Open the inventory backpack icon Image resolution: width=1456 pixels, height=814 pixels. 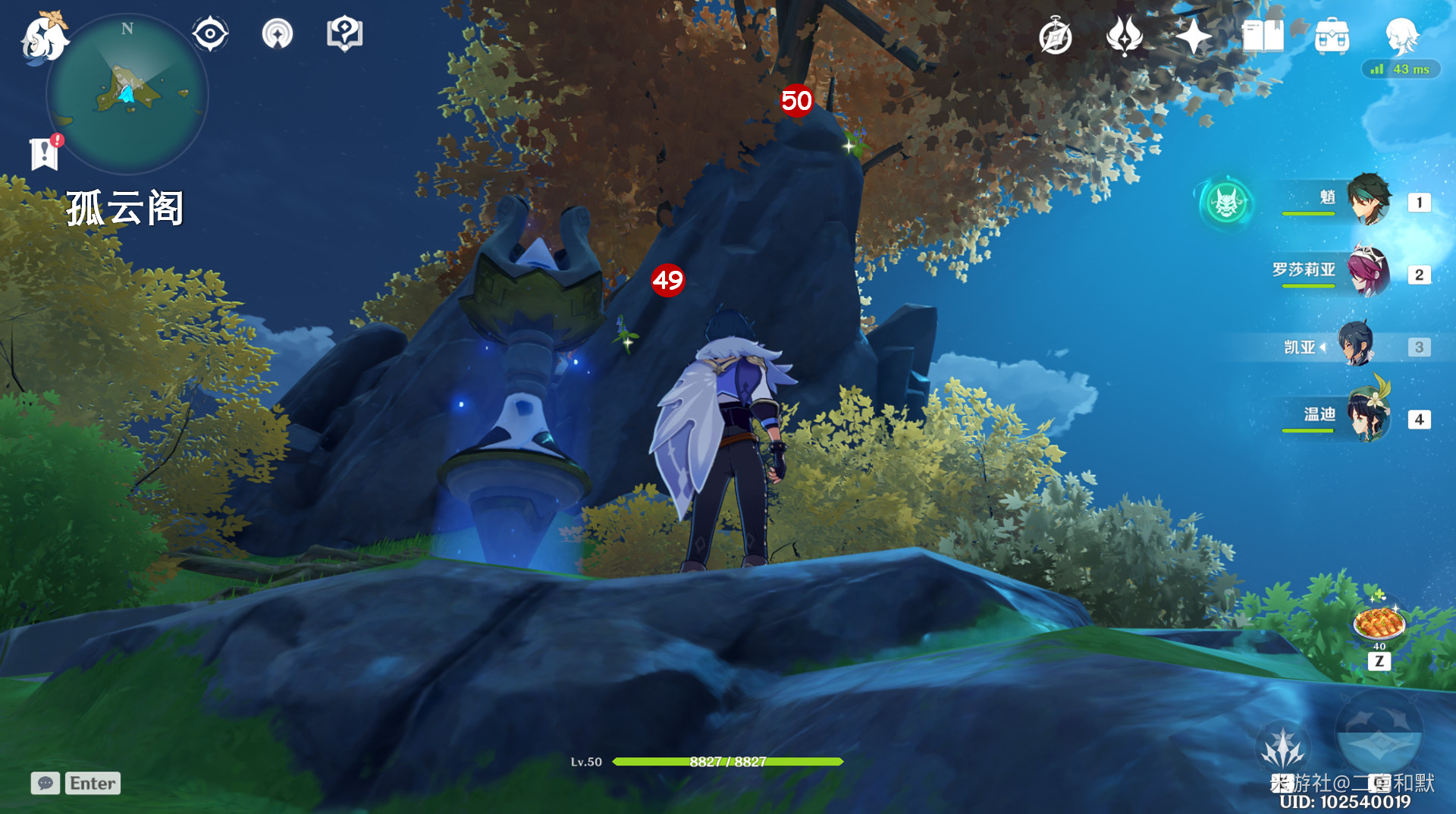[1332, 36]
